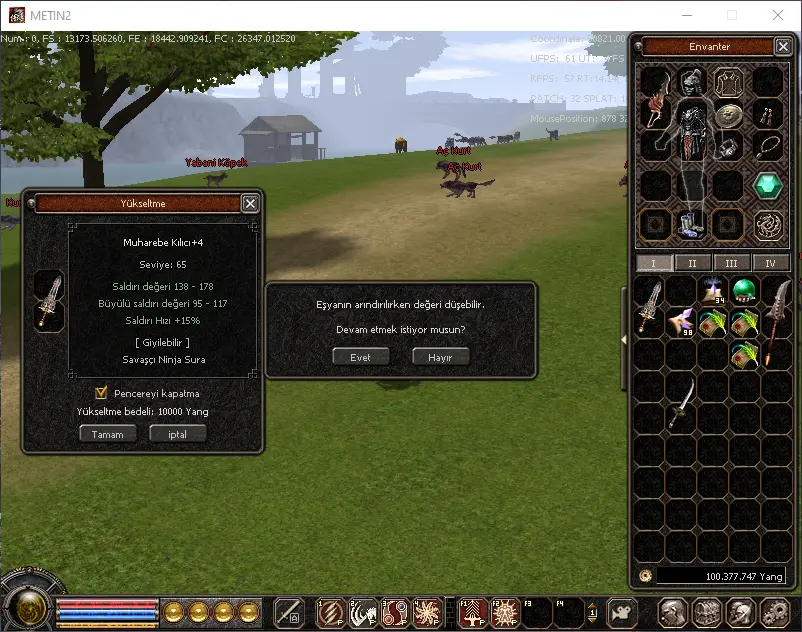
Task: Close the Yükseltme window
Action: click(x=250, y=203)
